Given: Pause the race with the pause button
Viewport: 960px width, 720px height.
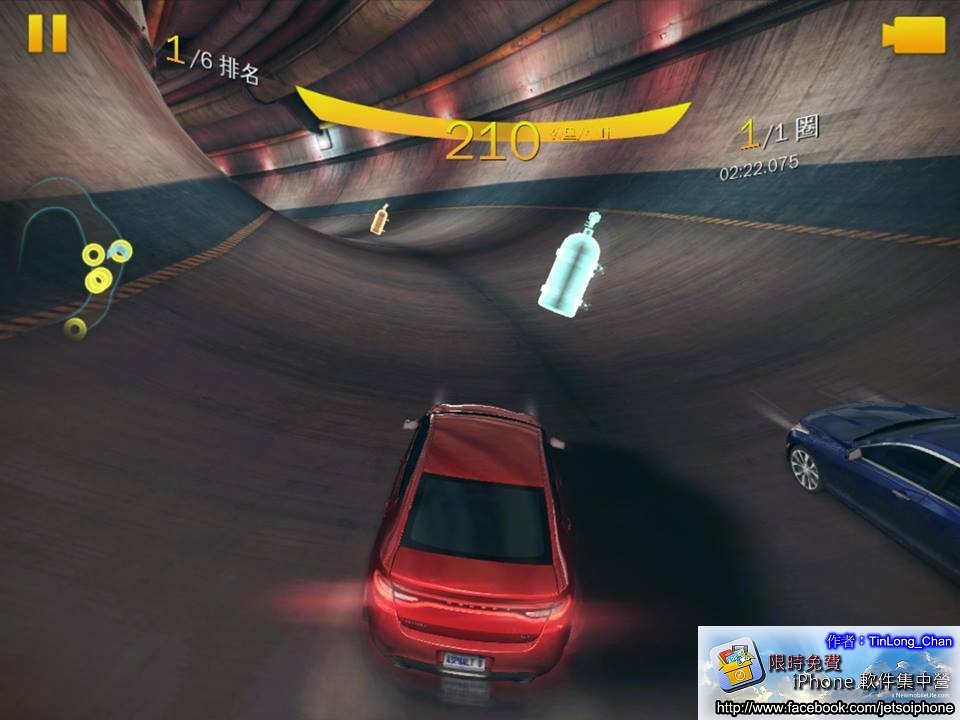Looking at the screenshot, I should point(47,34).
